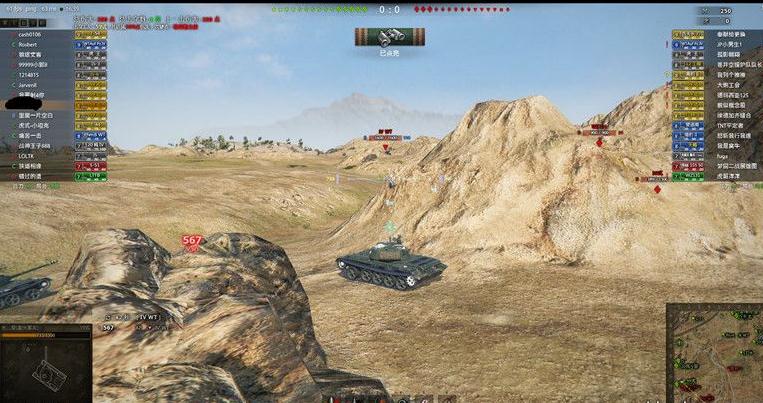The width and height of the screenshot is (763, 403).
Task: Select player cash0106 in team list
Action: click(29, 35)
